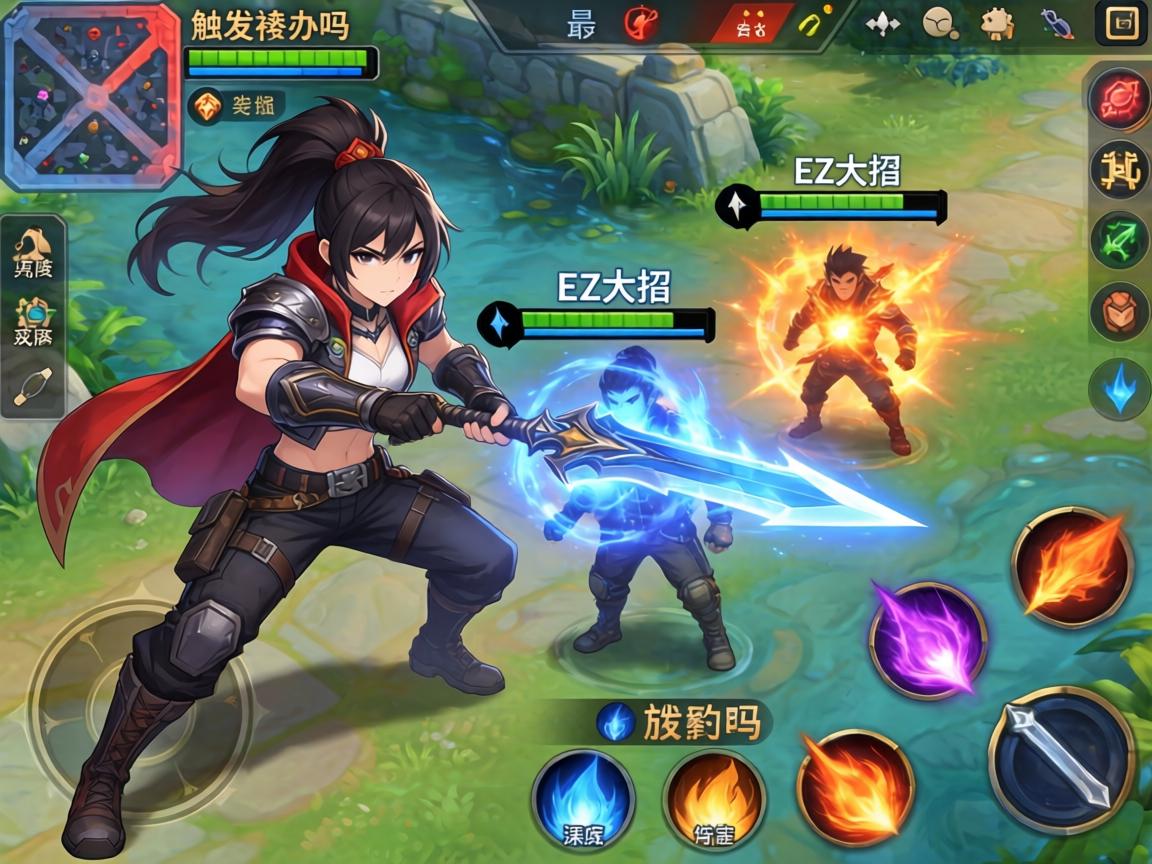Cast the purple flame skill
This screenshot has width=1152, height=864.
927,638
